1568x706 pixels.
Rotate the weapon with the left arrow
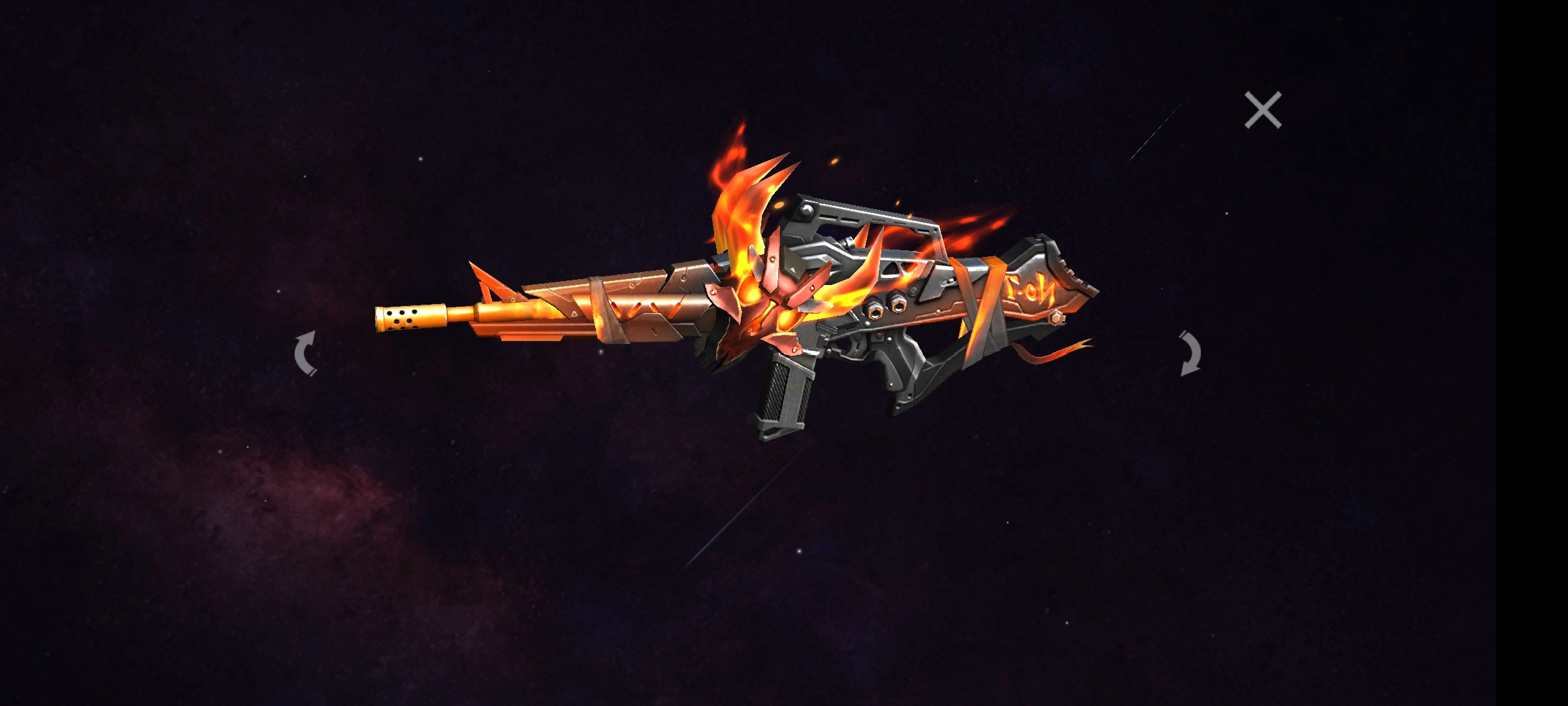pyautogui.click(x=306, y=354)
